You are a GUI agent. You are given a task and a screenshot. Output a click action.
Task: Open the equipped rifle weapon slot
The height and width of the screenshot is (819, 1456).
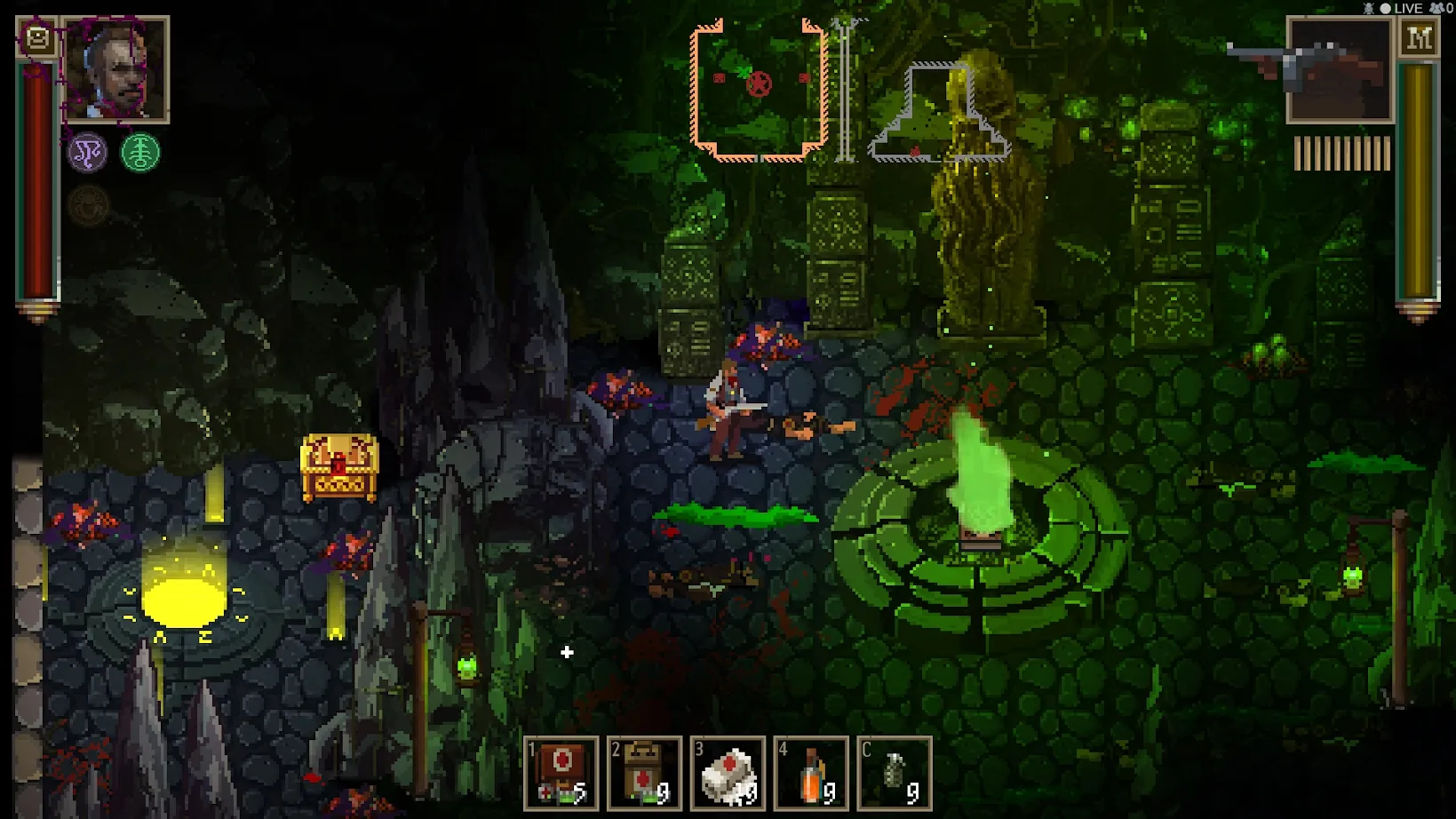pyautogui.click(x=1338, y=70)
